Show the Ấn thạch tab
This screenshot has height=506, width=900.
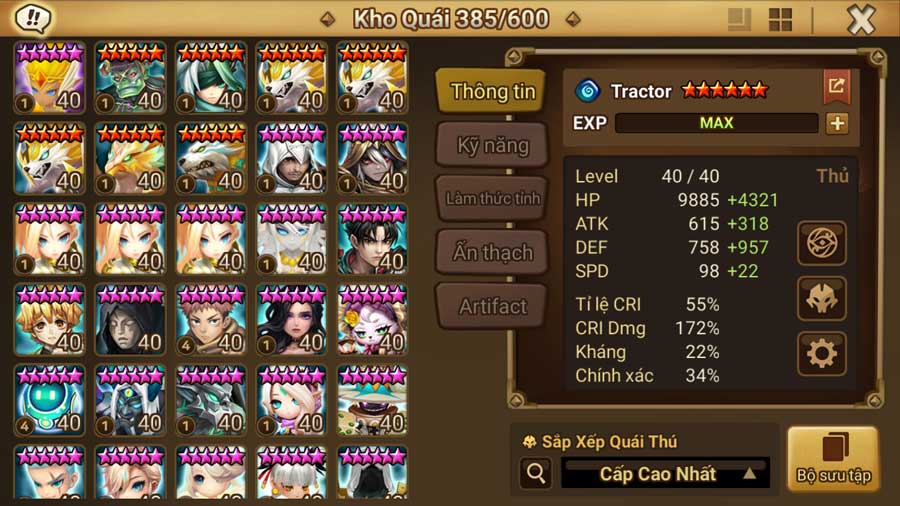click(x=492, y=252)
